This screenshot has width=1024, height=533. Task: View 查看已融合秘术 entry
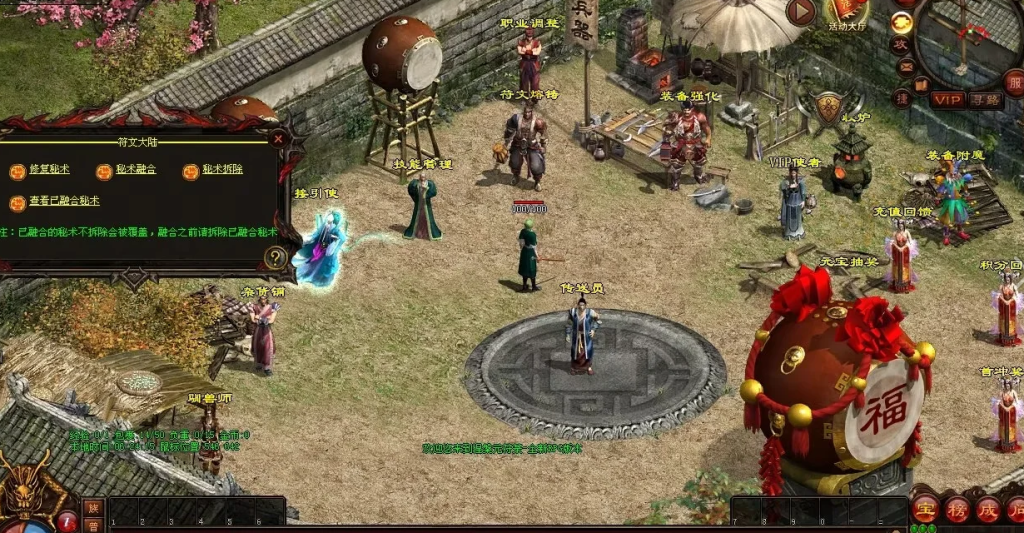[x=63, y=202]
